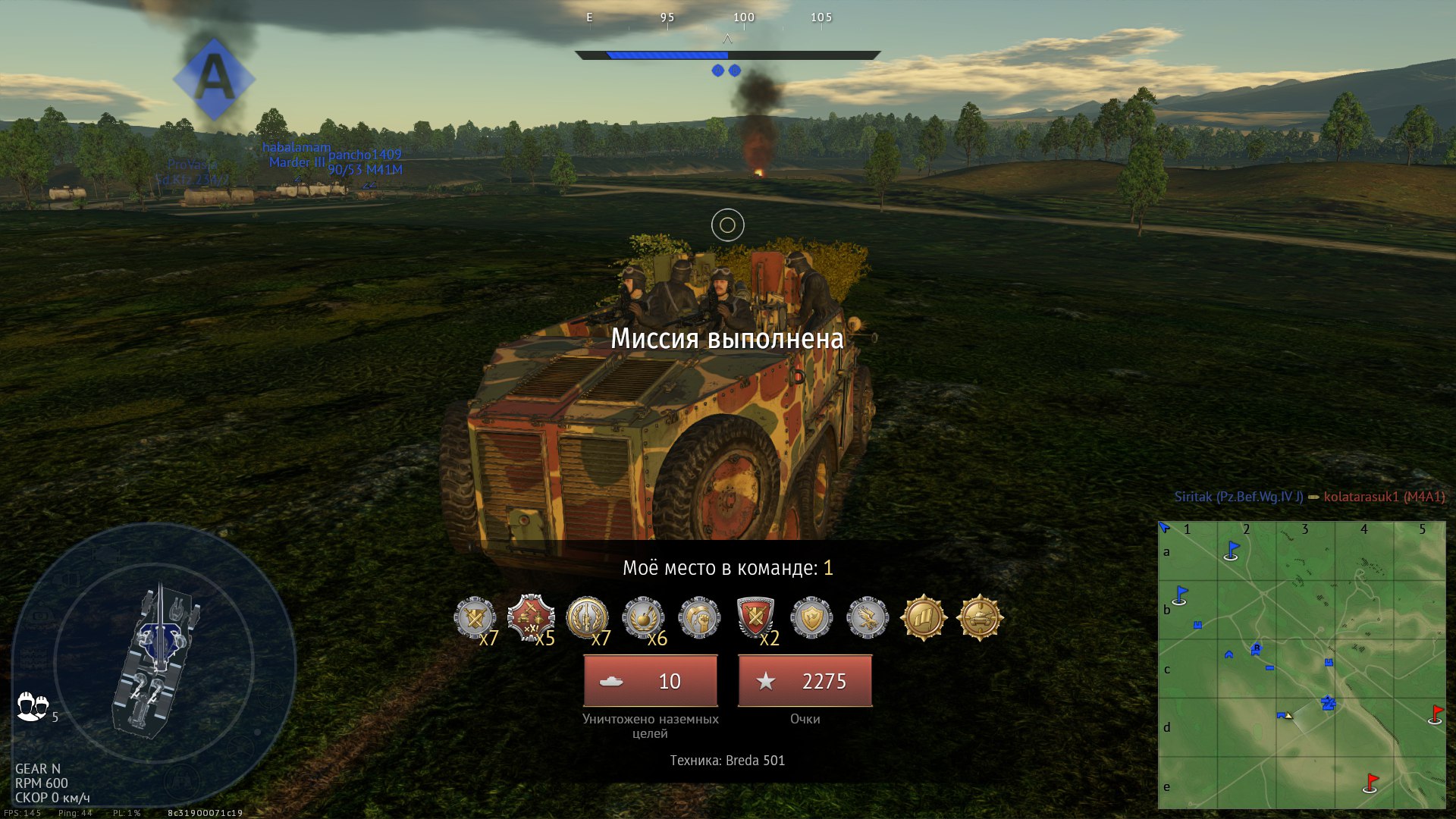Select the raised fist medal
The height and width of the screenshot is (819, 1456).
point(699,618)
